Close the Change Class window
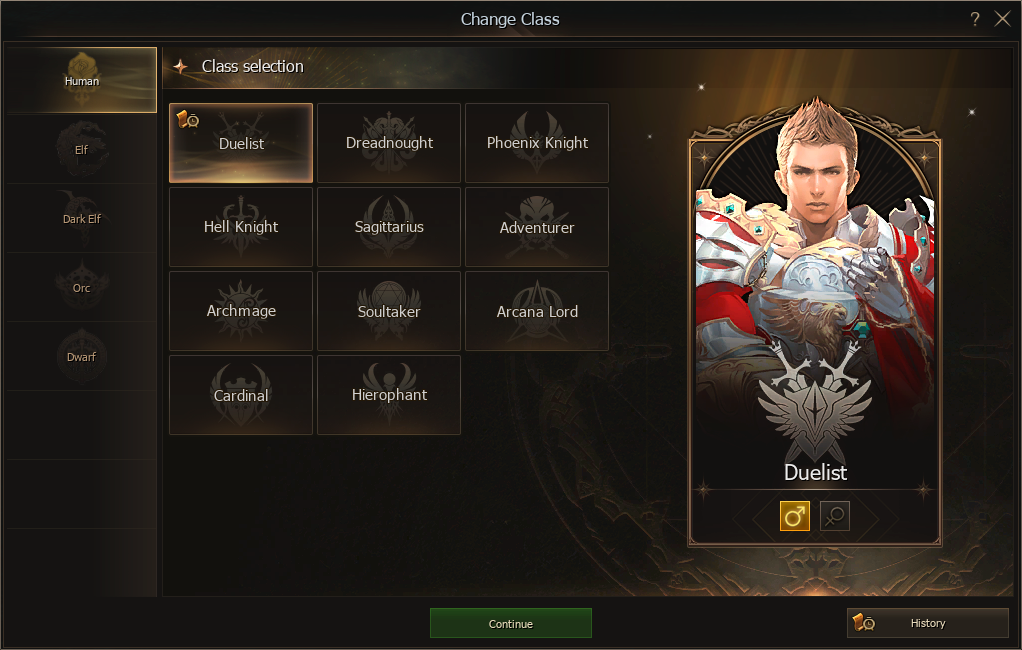 (1003, 19)
